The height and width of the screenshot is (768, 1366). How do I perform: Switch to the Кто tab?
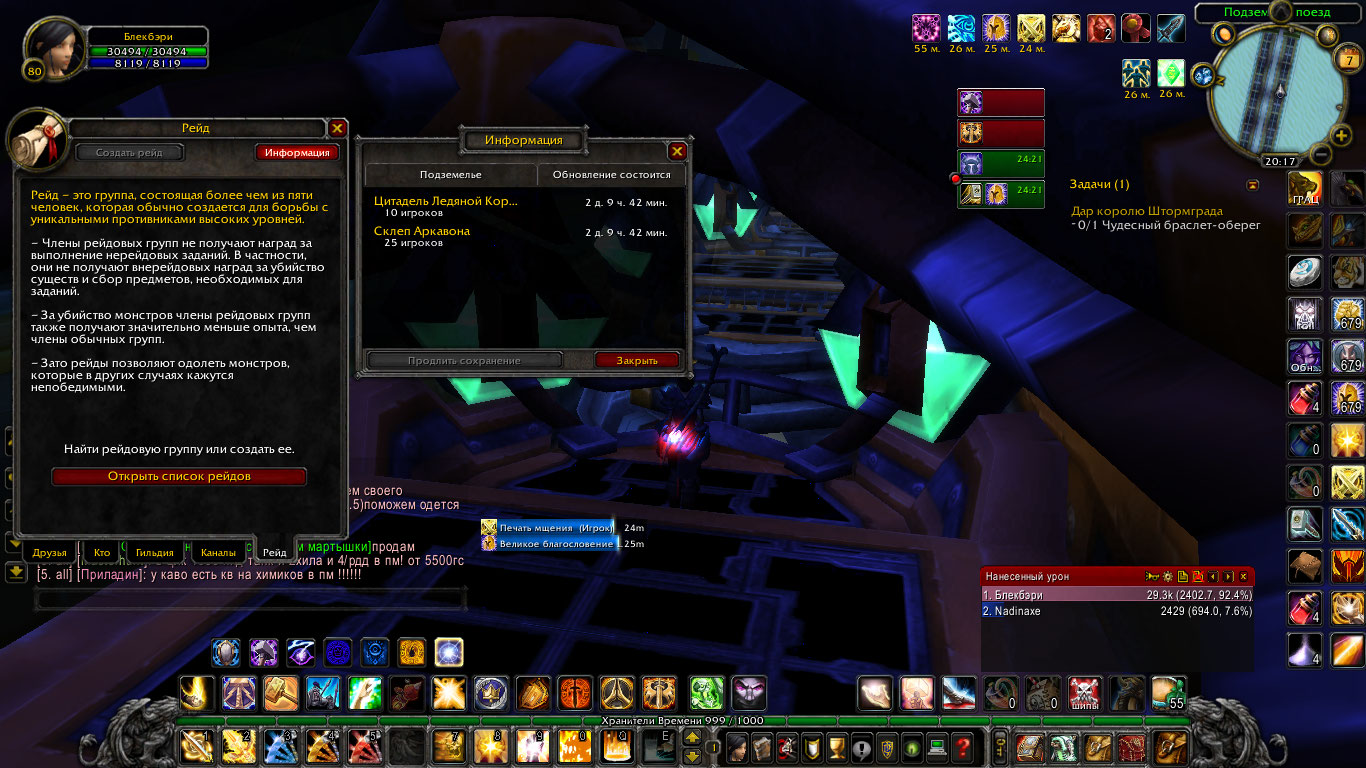[x=102, y=552]
